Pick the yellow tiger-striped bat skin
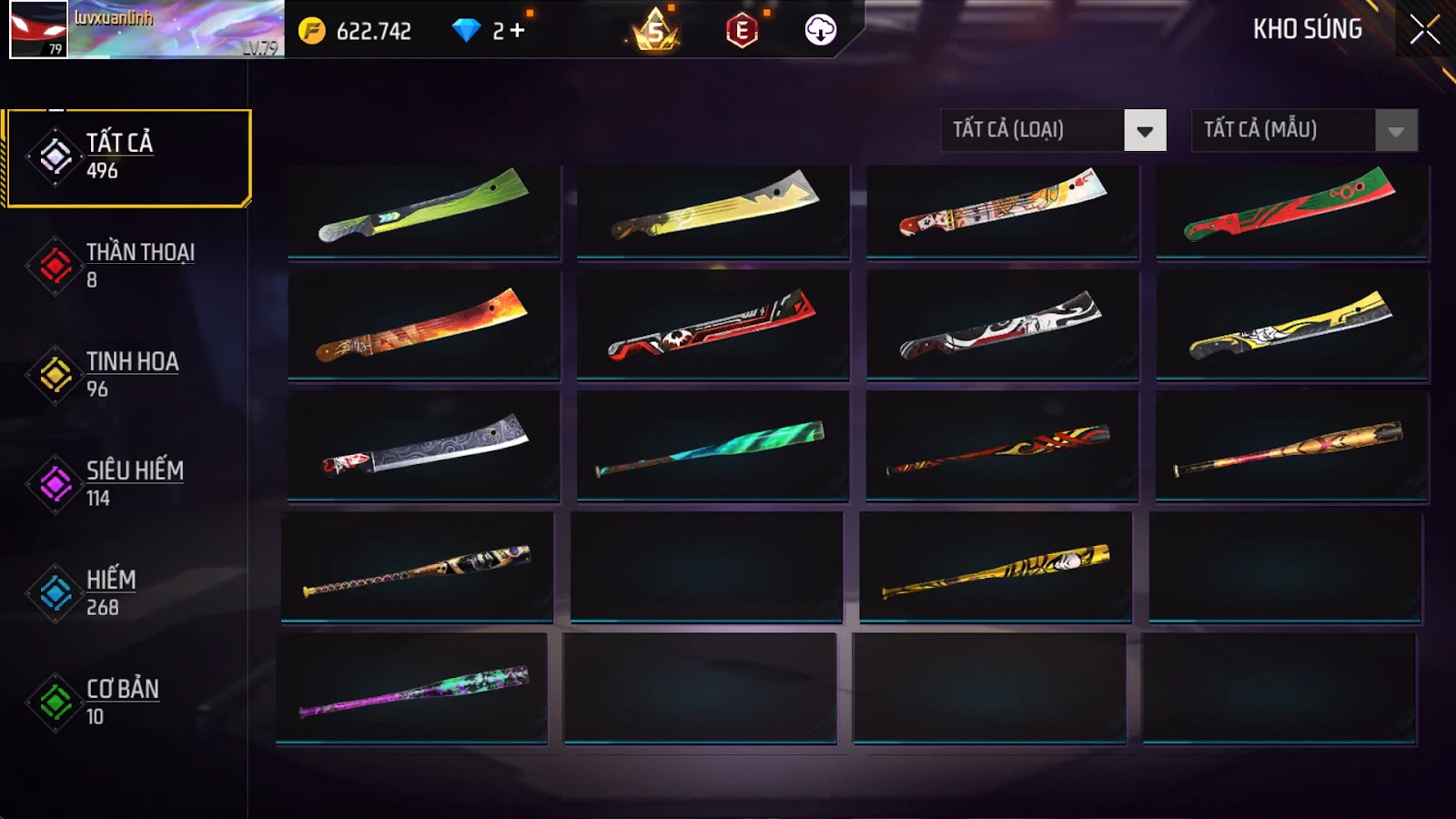This screenshot has width=1456, height=819. coord(996,569)
